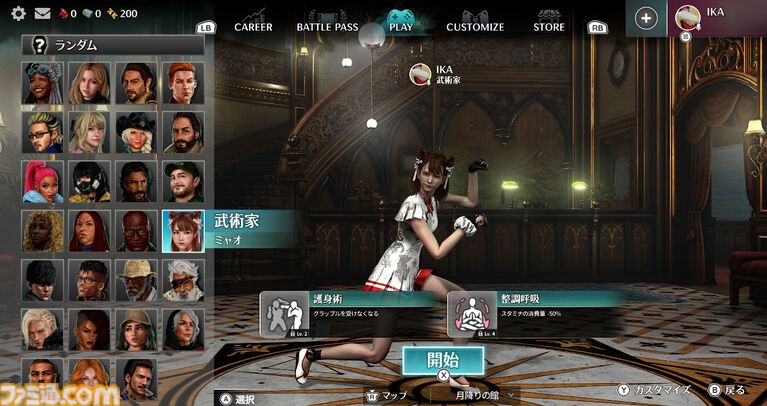
Task: Select the white cowboy hat character portrait
Action: coord(136,132)
